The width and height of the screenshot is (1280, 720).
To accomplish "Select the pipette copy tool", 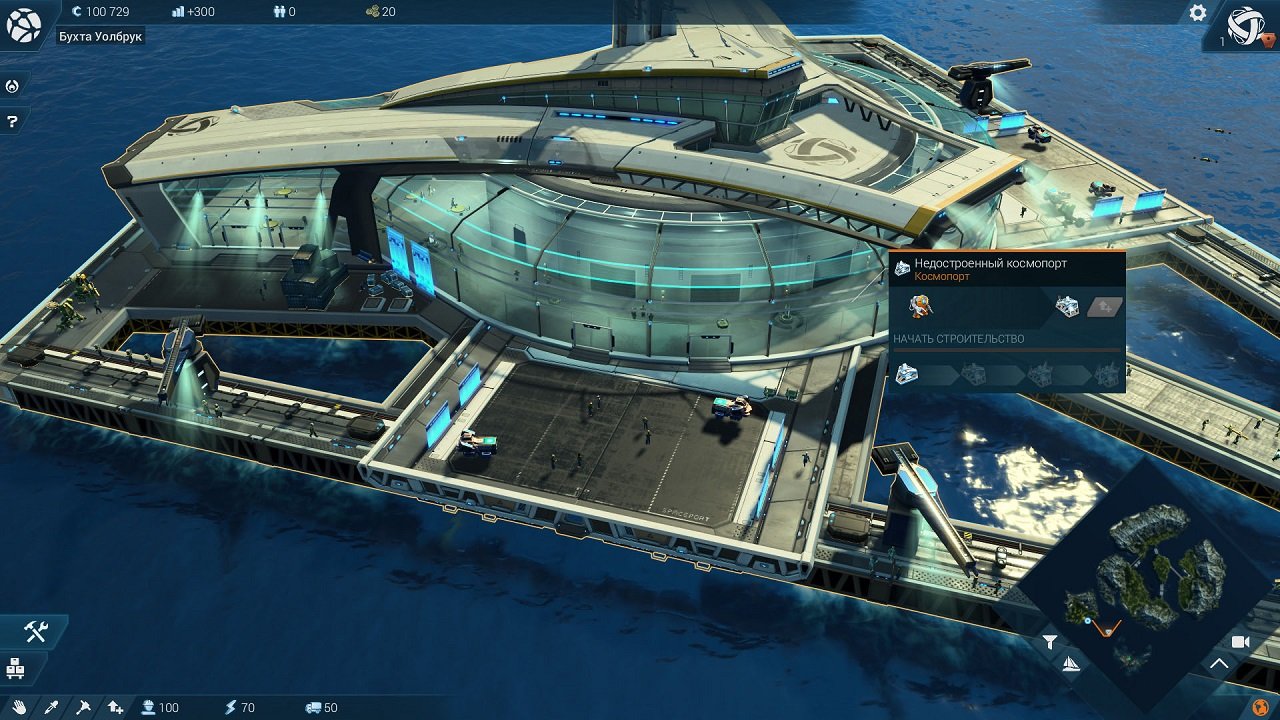I will (x=51, y=707).
